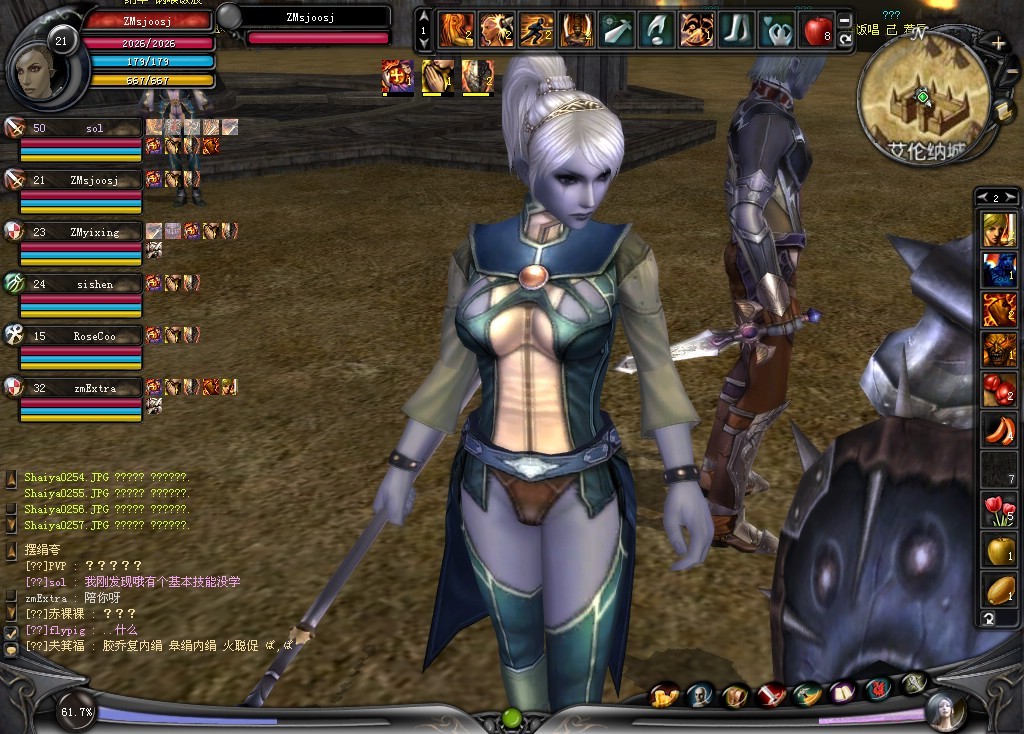Click the minimap's zoom-in plus button
This screenshot has height=734, width=1024.
click(999, 44)
